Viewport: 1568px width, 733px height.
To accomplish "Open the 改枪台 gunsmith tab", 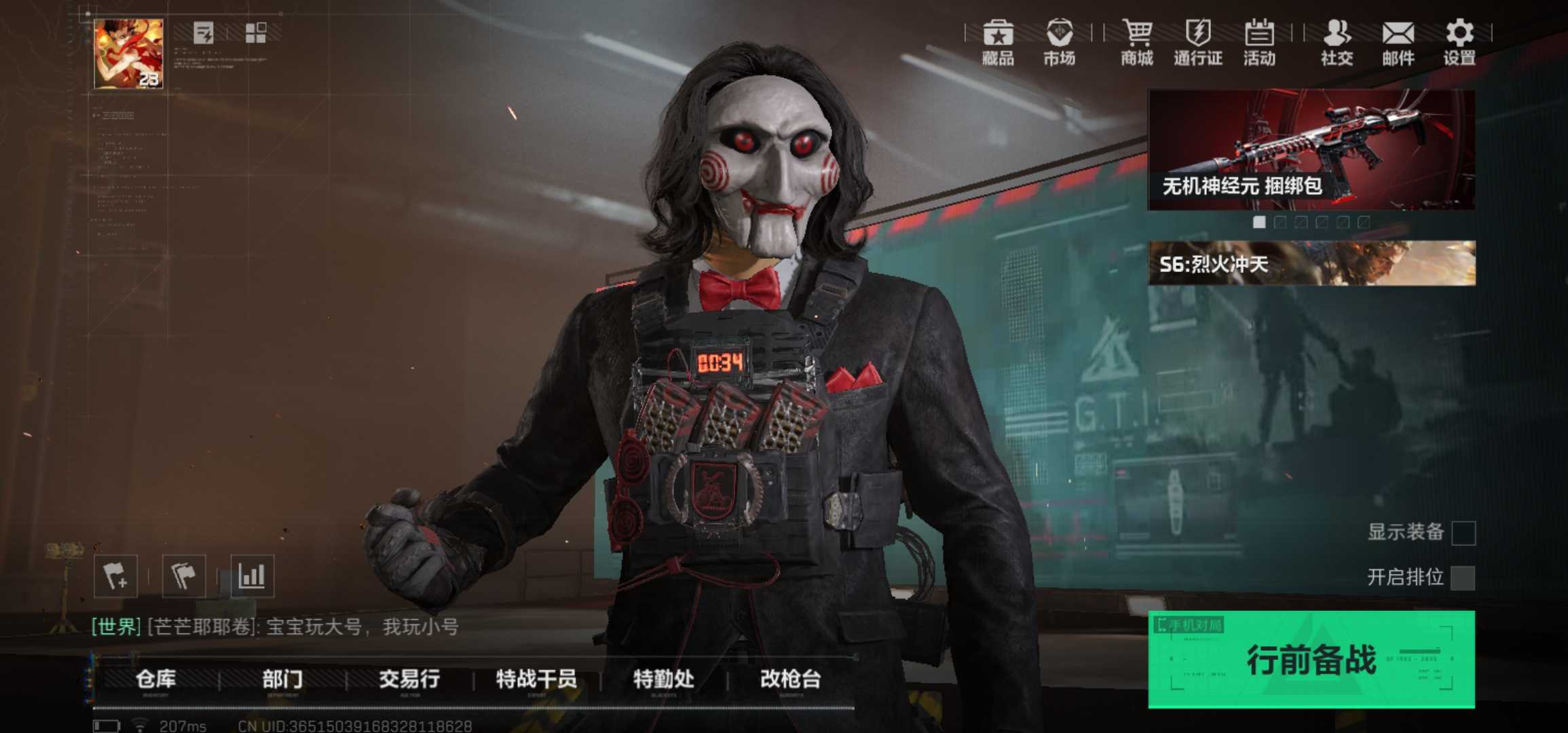I will pos(790,679).
